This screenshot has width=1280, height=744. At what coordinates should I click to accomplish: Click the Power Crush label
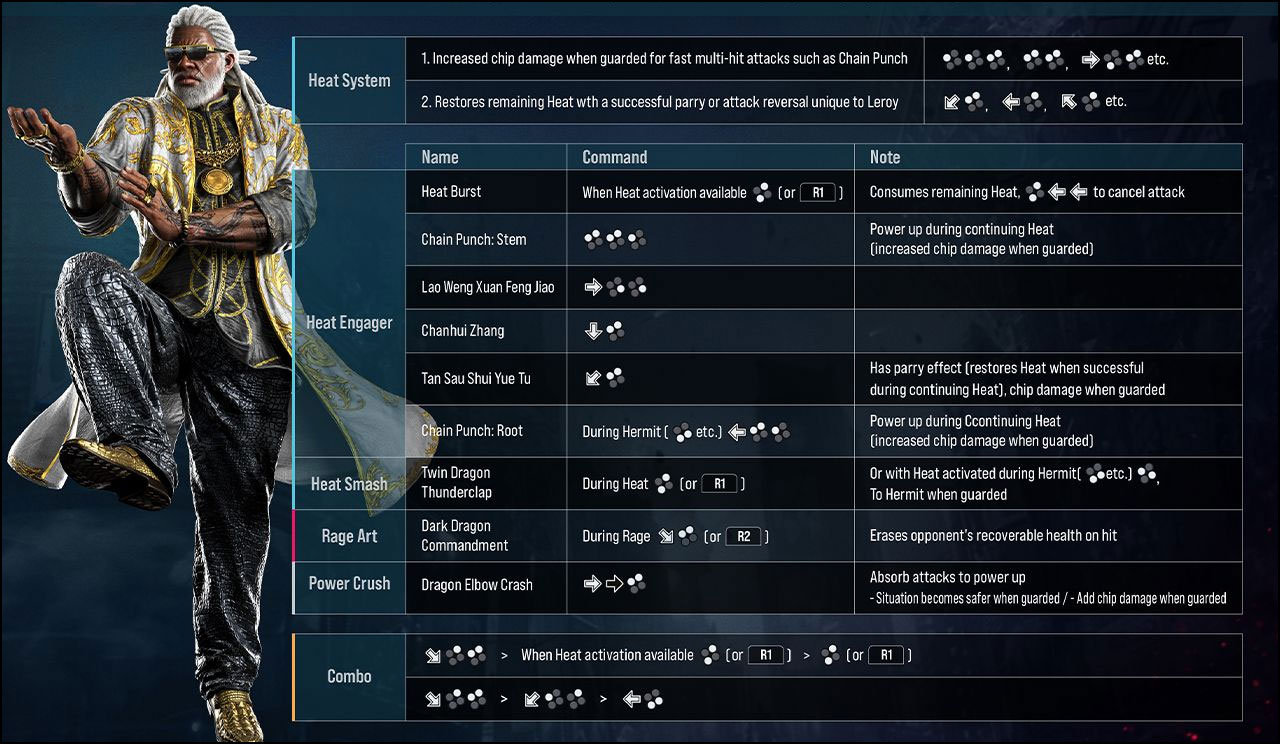[x=348, y=584]
